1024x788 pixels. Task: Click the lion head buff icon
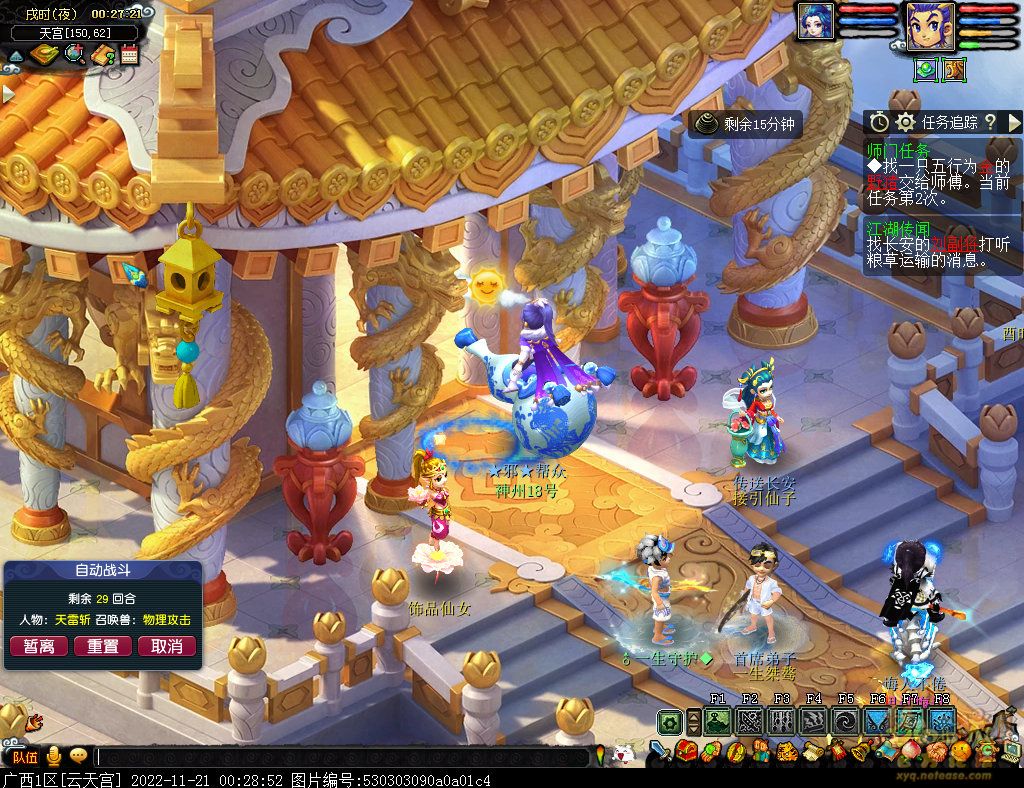(x=953, y=69)
